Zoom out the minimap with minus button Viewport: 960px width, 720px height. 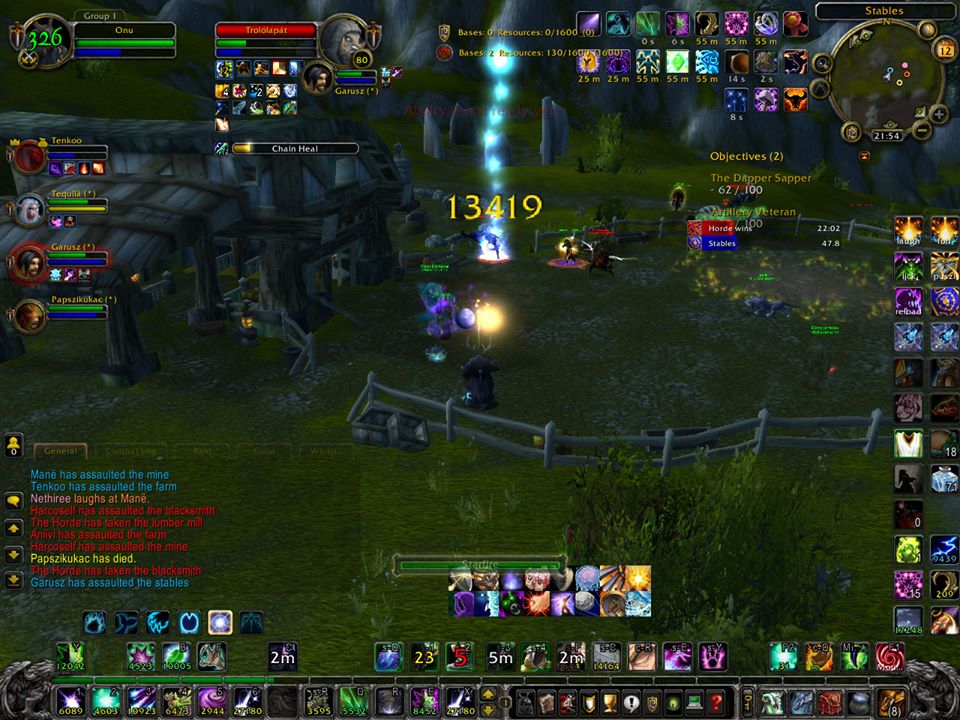point(922,130)
